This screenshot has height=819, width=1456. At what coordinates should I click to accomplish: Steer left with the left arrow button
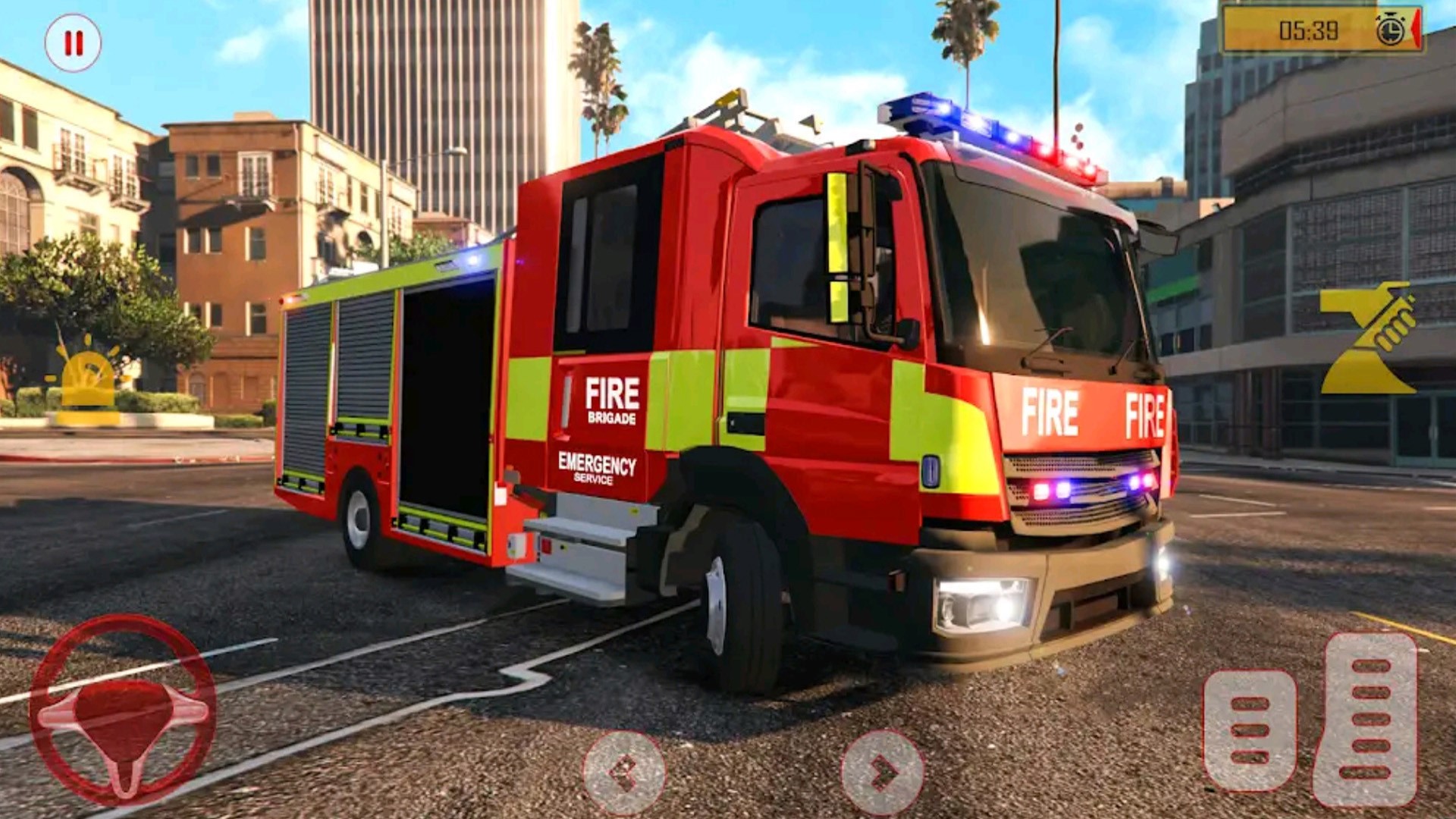(x=623, y=773)
